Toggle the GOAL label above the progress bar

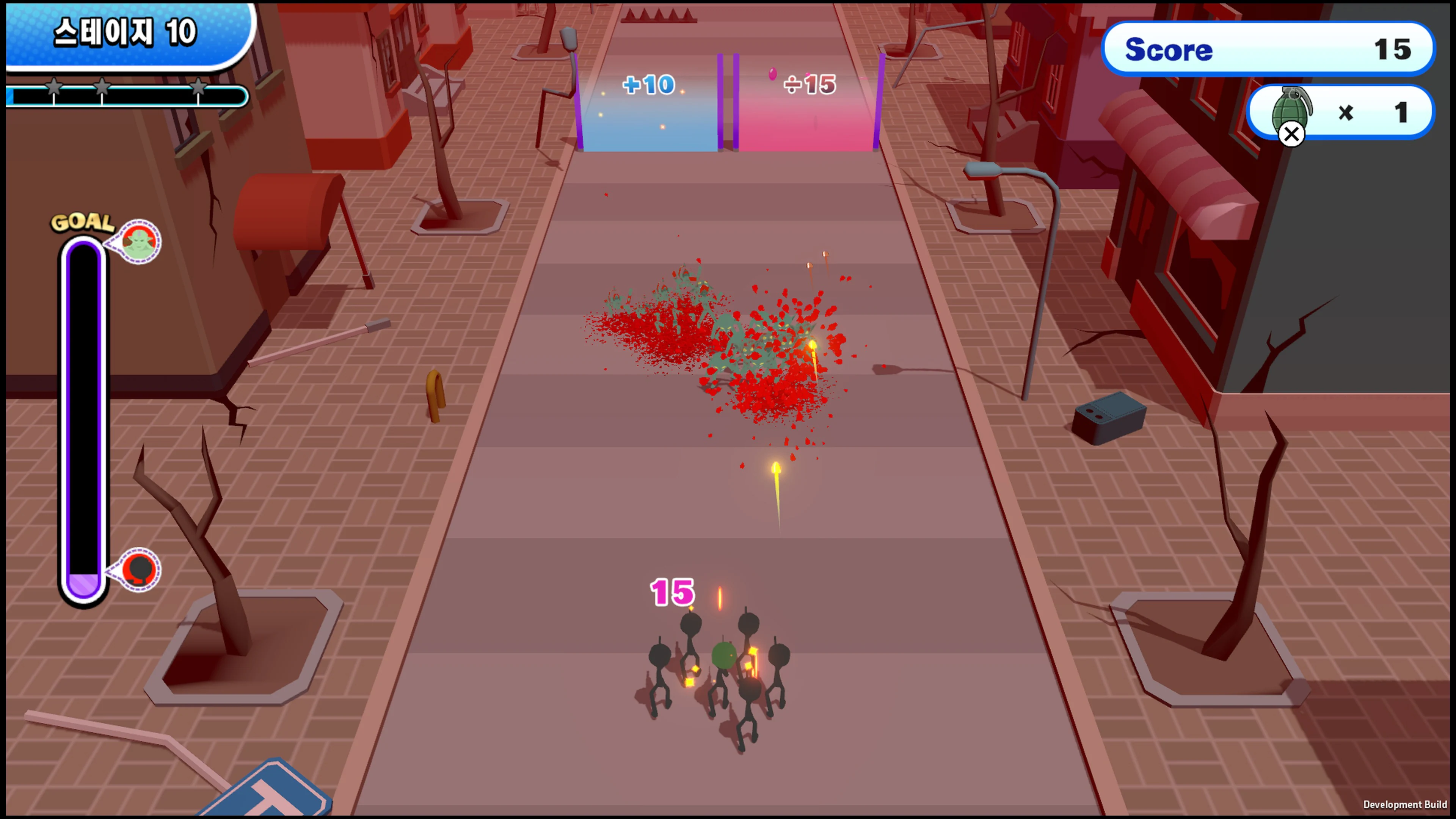(x=83, y=222)
